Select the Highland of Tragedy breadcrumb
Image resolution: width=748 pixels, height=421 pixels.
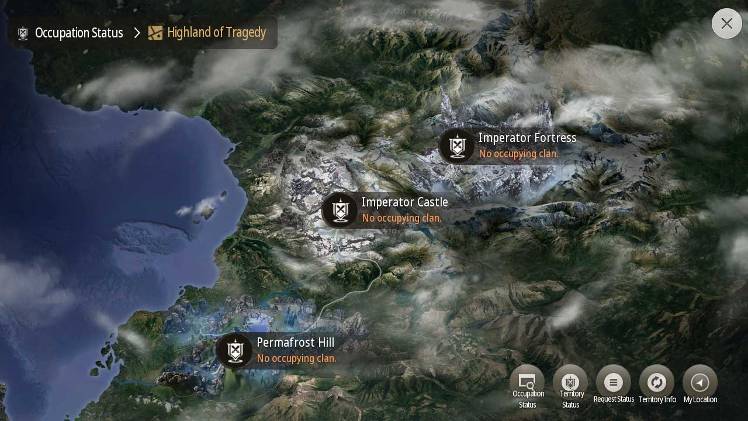(208, 33)
